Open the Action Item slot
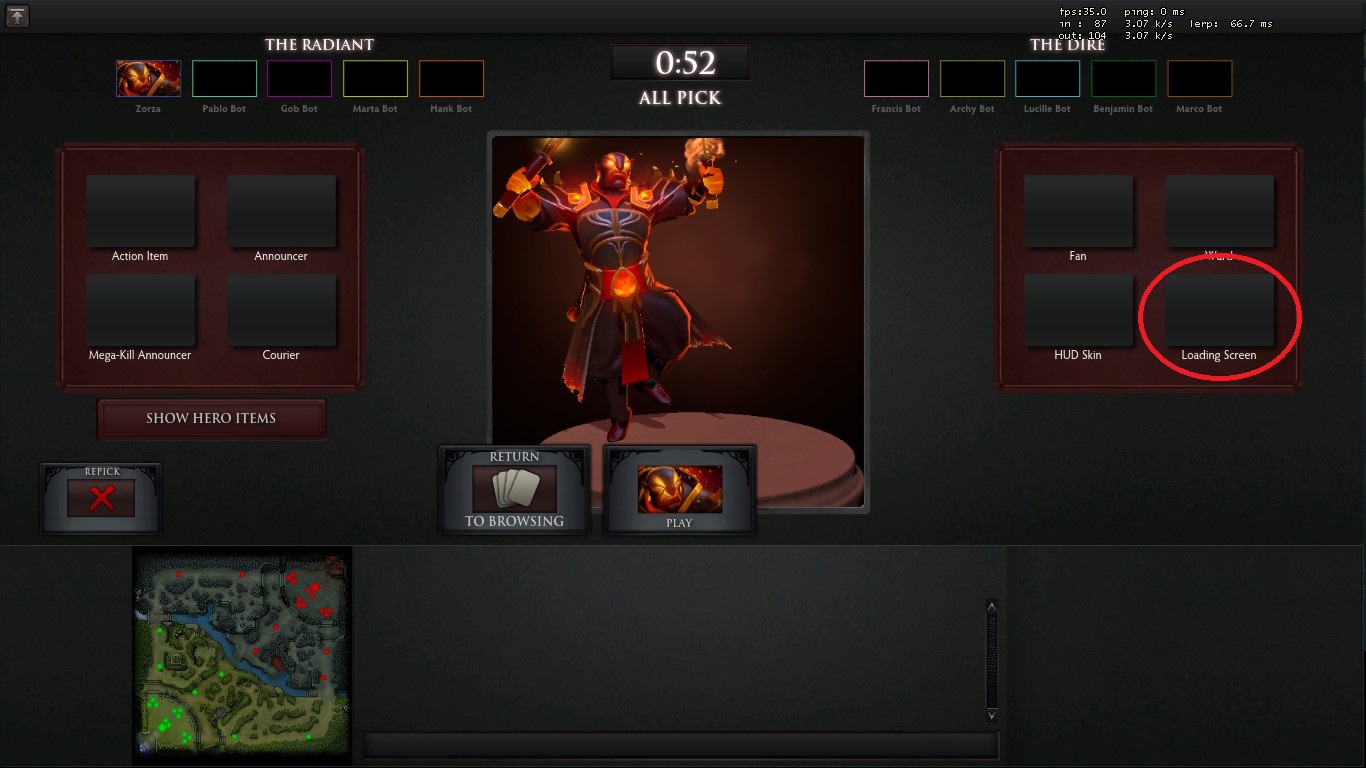Image resolution: width=1366 pixels, height=768 pixels. pos(140,211)
